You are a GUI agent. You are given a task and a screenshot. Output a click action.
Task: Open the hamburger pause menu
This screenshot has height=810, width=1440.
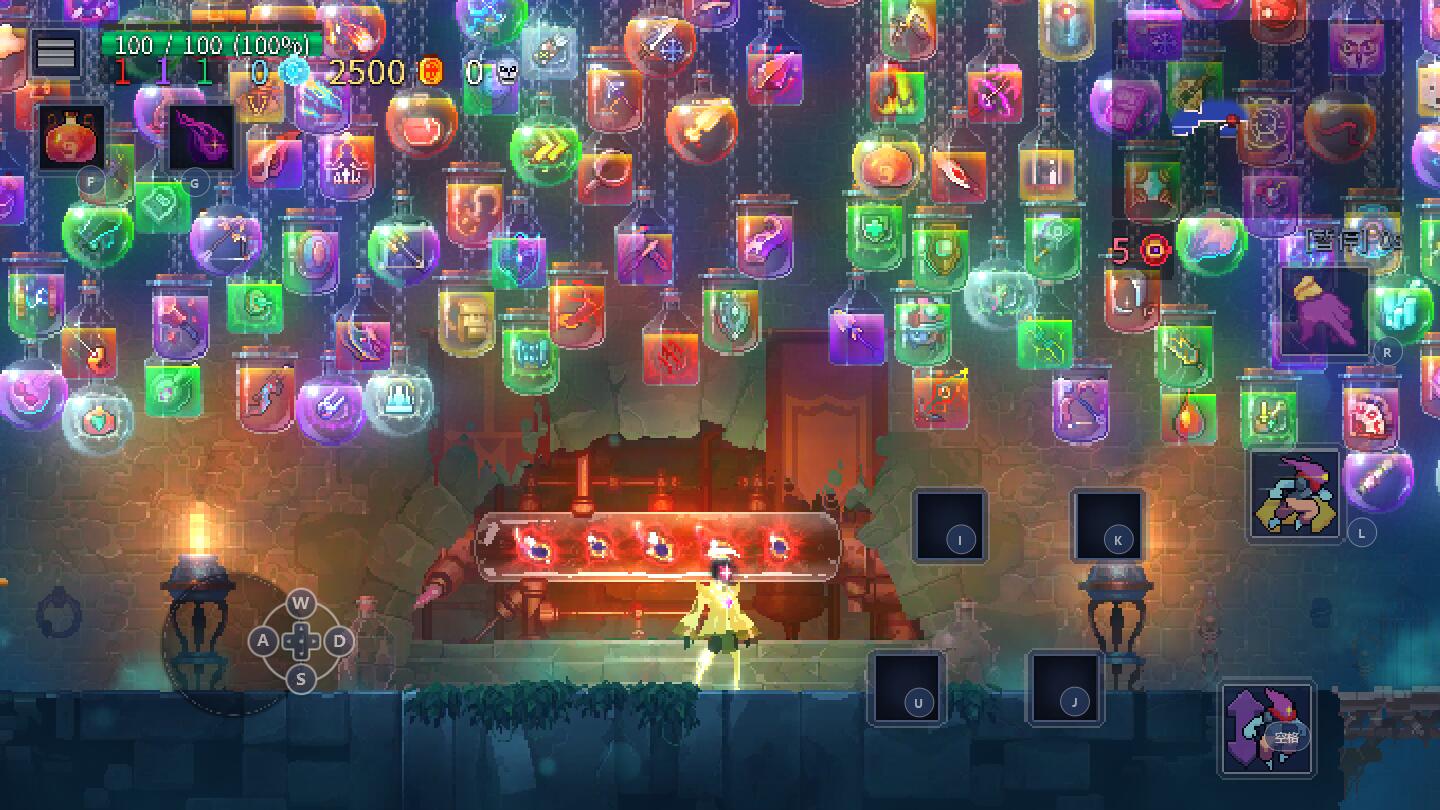click(56, 52)
